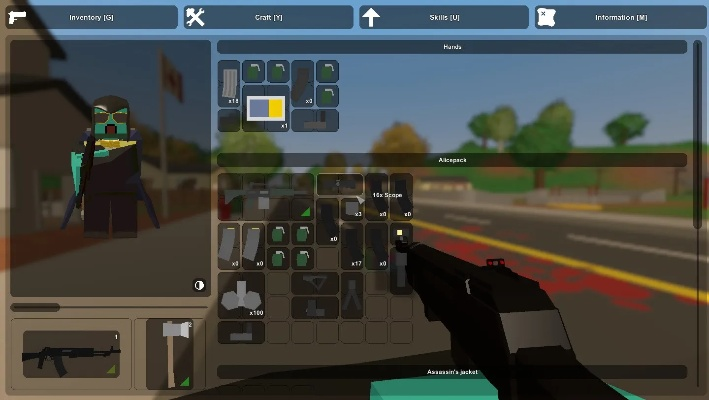Click the Assassin's jacket section header
Screen dimensions: 709x400
pyautogui.click(x=452, y=372)
